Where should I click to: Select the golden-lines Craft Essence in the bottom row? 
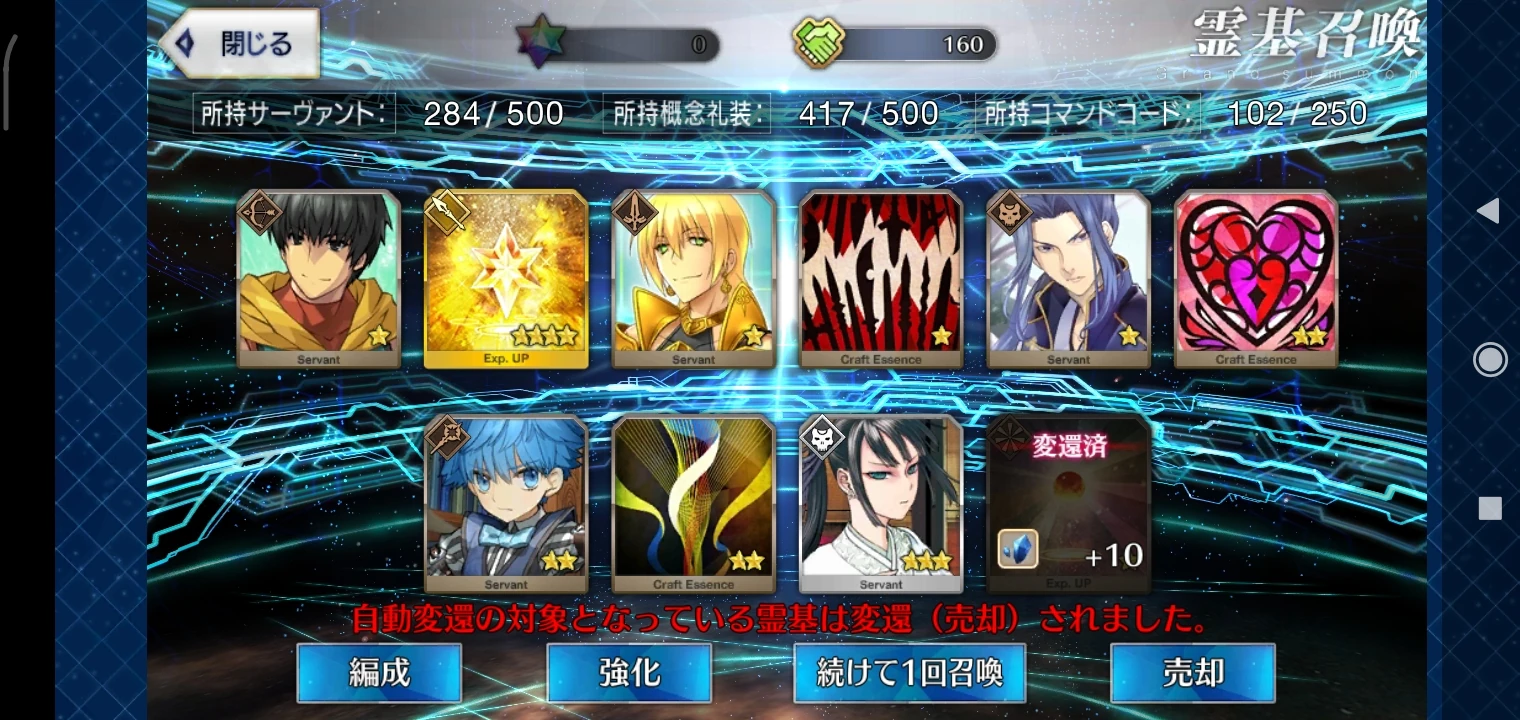693,502
